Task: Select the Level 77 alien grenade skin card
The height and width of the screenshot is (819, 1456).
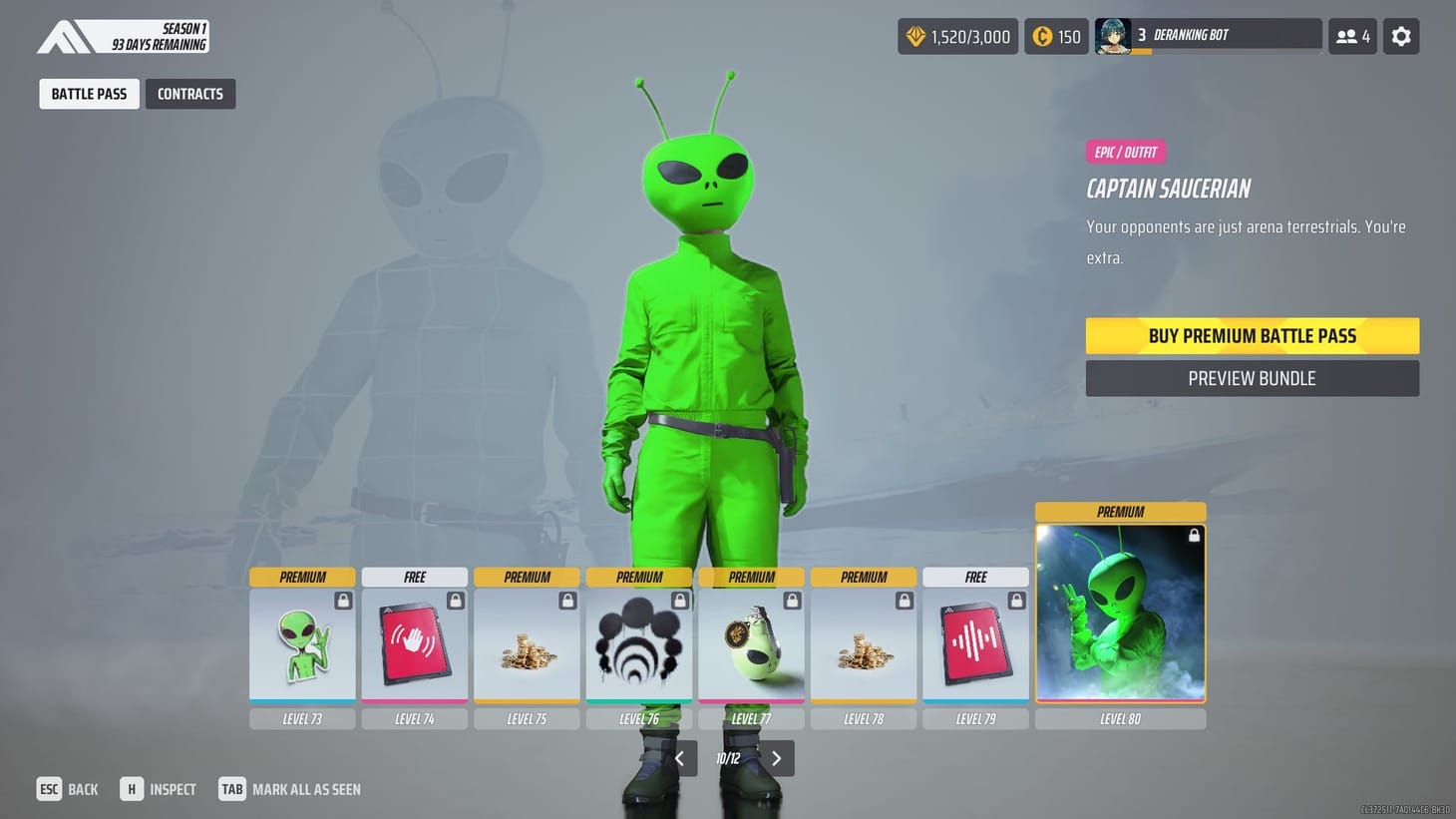Action: pyautogui.click(x=751, y=643)
